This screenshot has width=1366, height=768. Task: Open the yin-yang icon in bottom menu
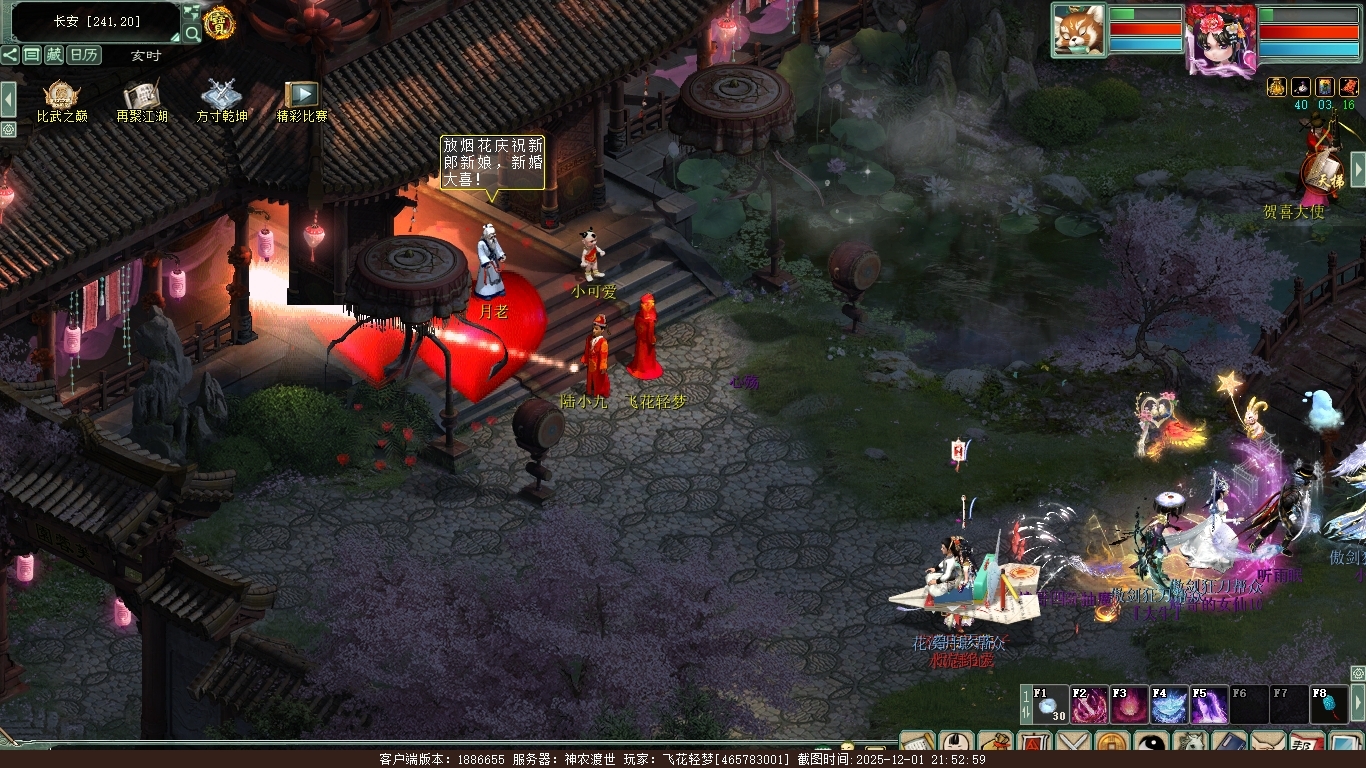pos(1153,745)
